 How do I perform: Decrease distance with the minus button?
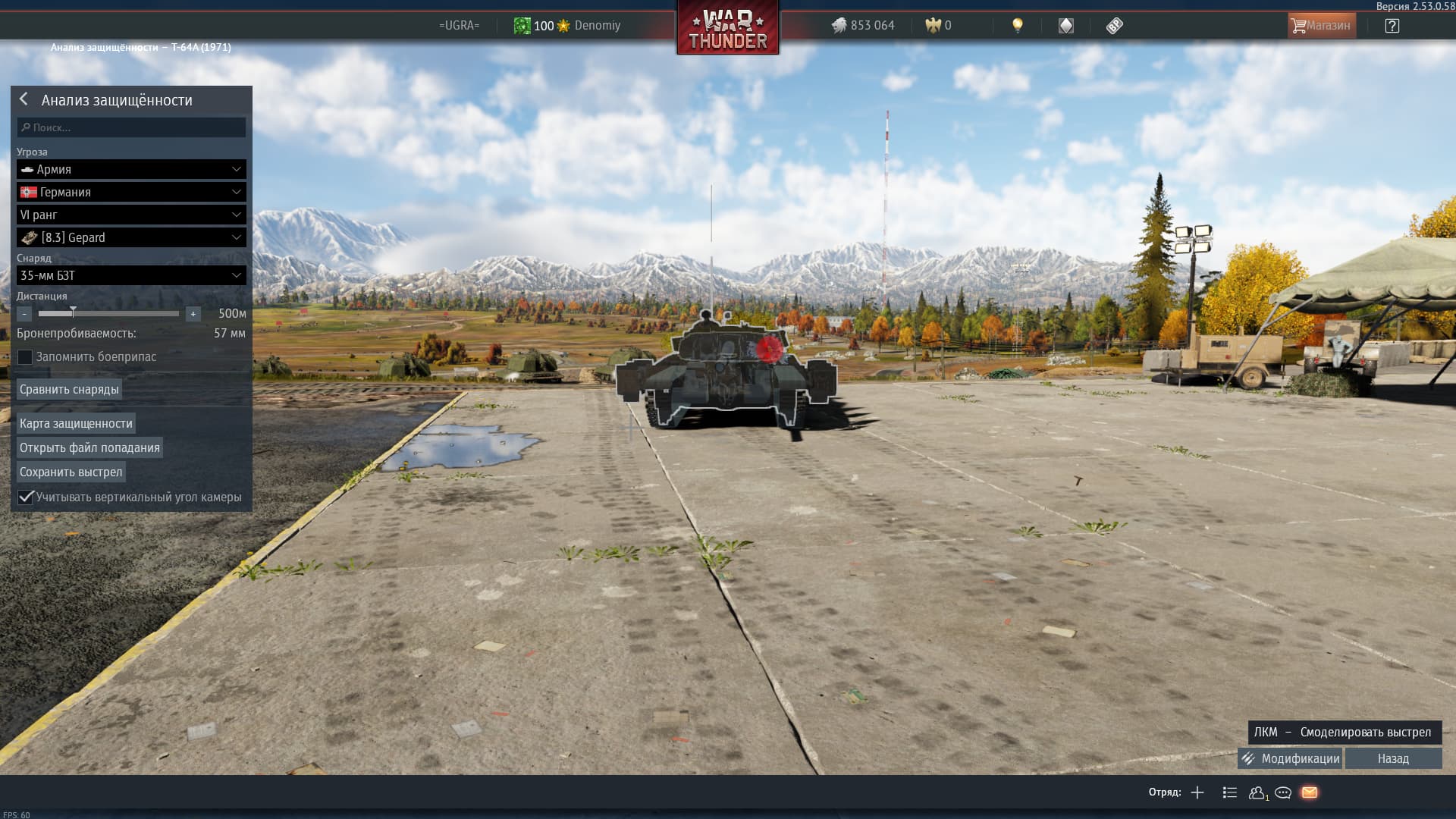click(x=24, y=314)
